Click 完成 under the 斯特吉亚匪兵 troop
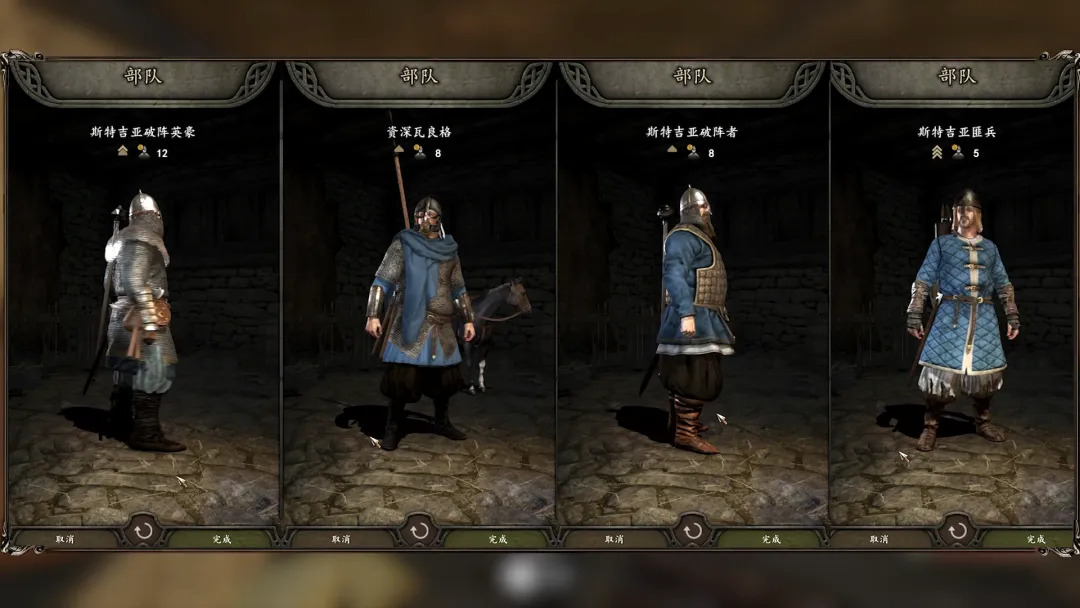Image resolution: width=1080 pixels, height=608 pixels. tap(1035, 539)
